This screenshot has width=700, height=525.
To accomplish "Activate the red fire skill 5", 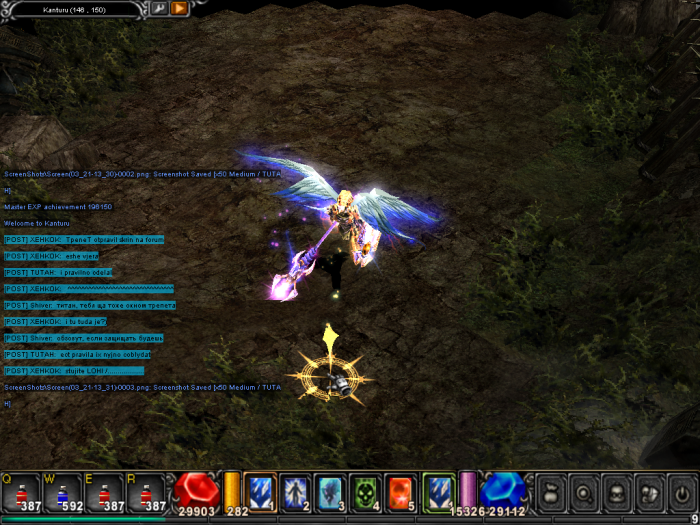I will click(400, 491).
